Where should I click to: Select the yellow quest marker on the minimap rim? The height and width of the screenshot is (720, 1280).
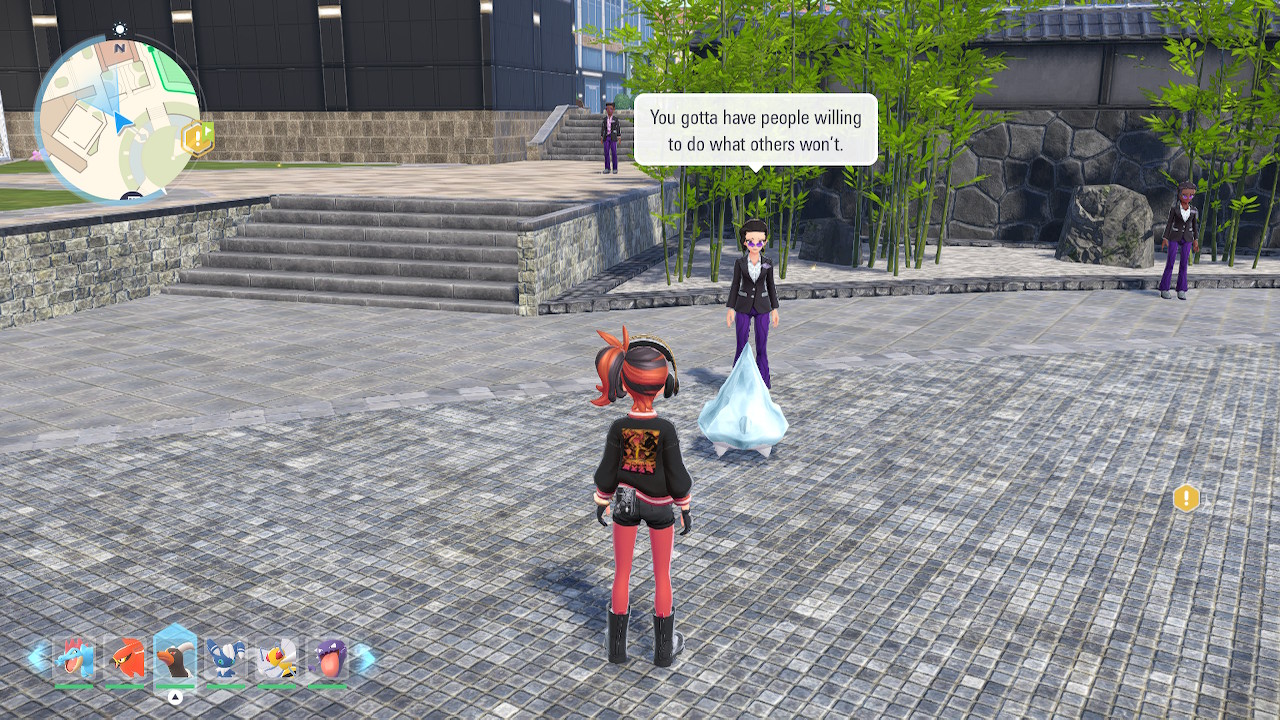pos(197,138)
